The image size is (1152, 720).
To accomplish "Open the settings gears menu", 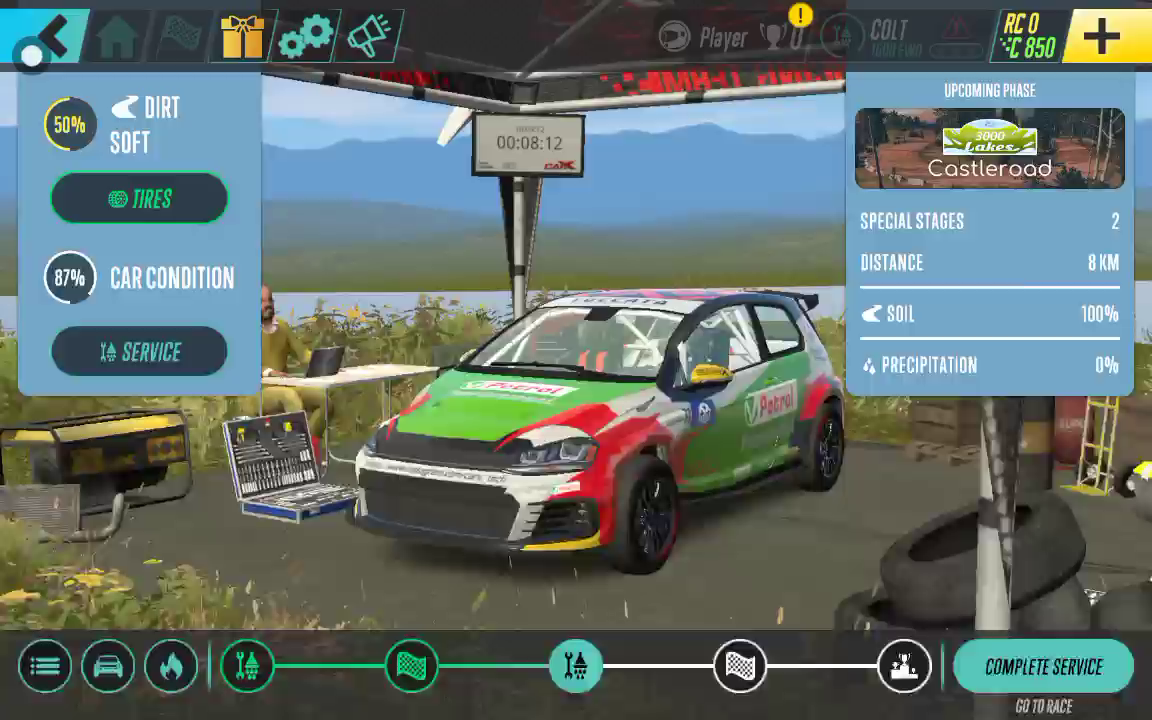I will [x=305, y=37].
